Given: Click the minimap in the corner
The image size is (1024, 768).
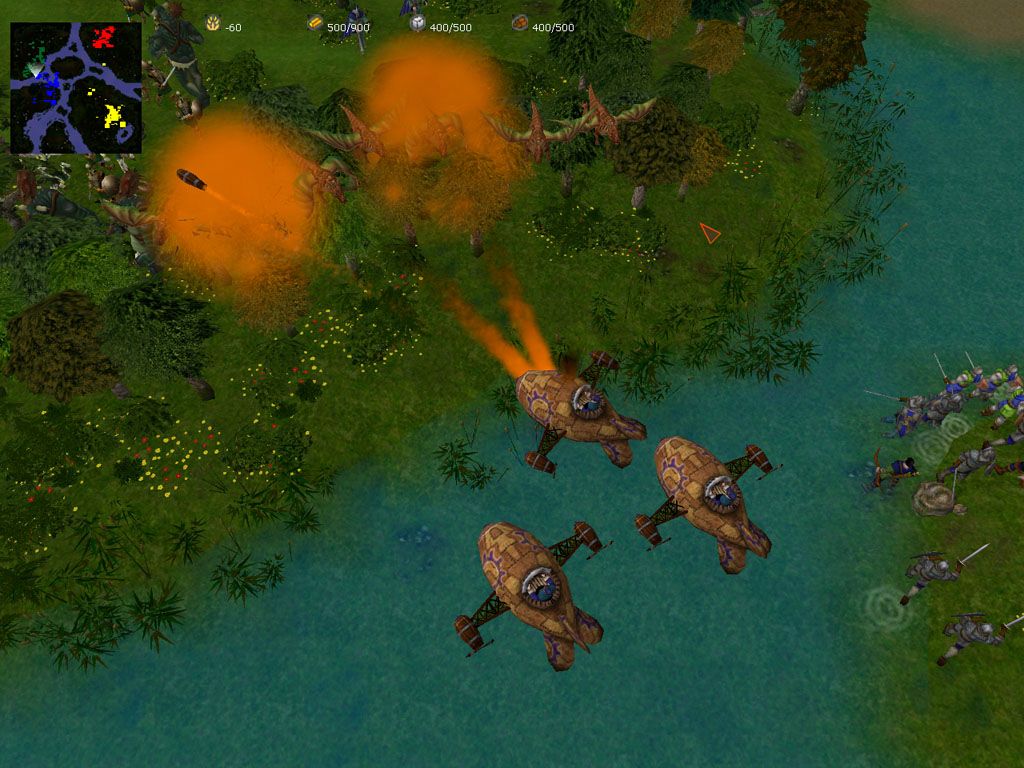Looking at the screenshot, I should tap(76, 88).
